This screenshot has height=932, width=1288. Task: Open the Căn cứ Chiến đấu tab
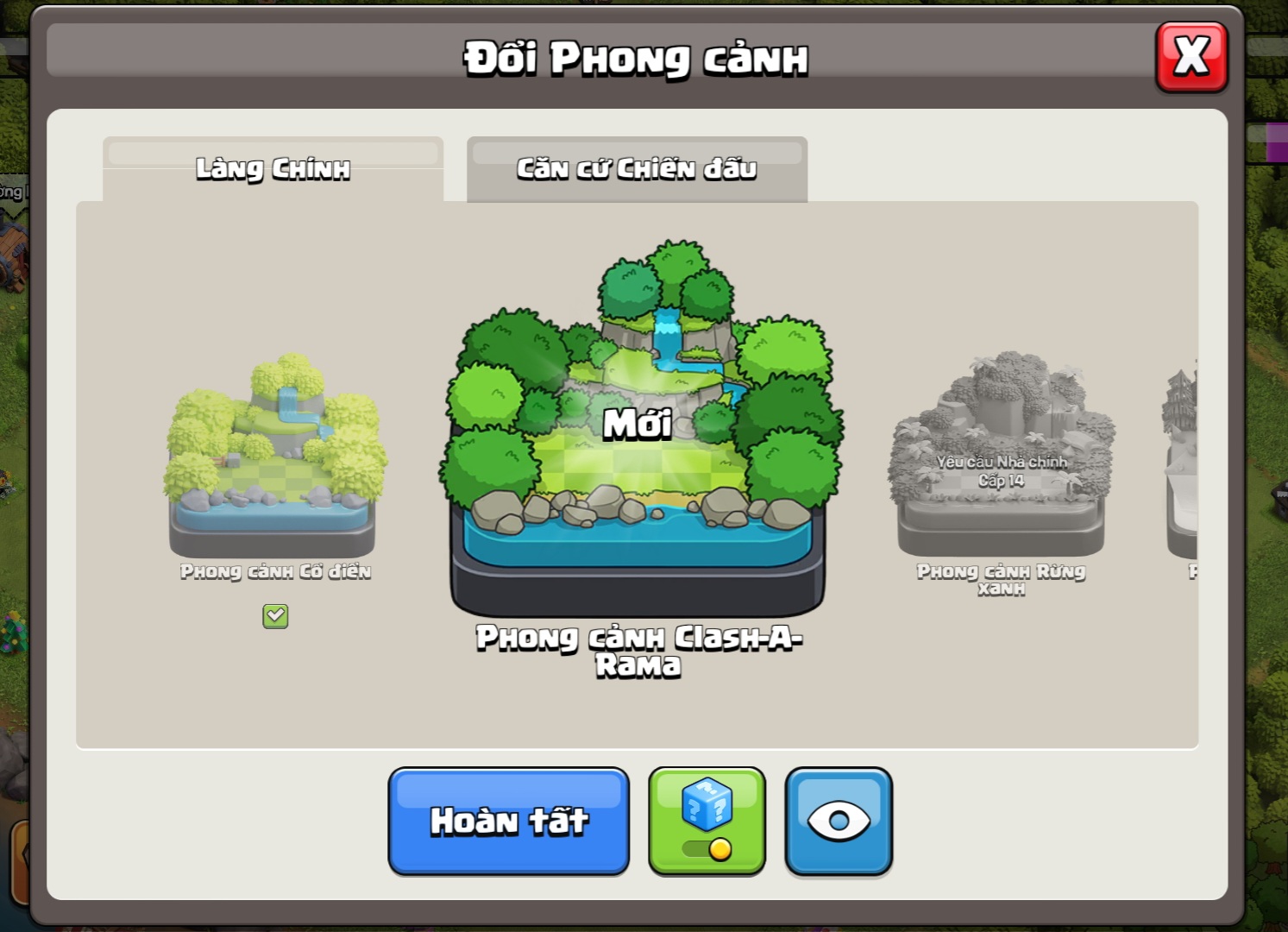(637, 168)
